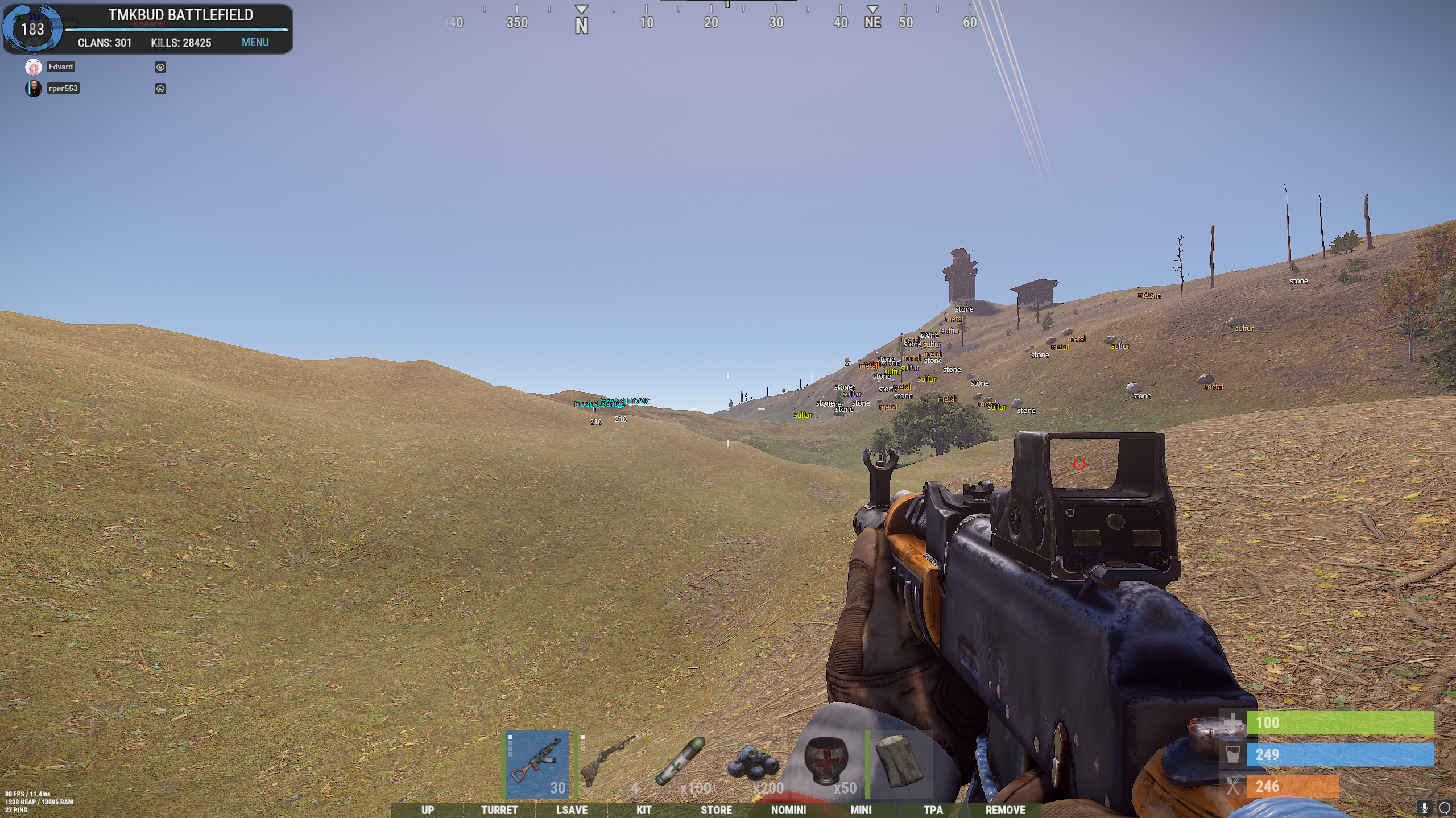The width and height of the screenshot is (1456, 818).
Task: Click the UP button
Action: 428,810
